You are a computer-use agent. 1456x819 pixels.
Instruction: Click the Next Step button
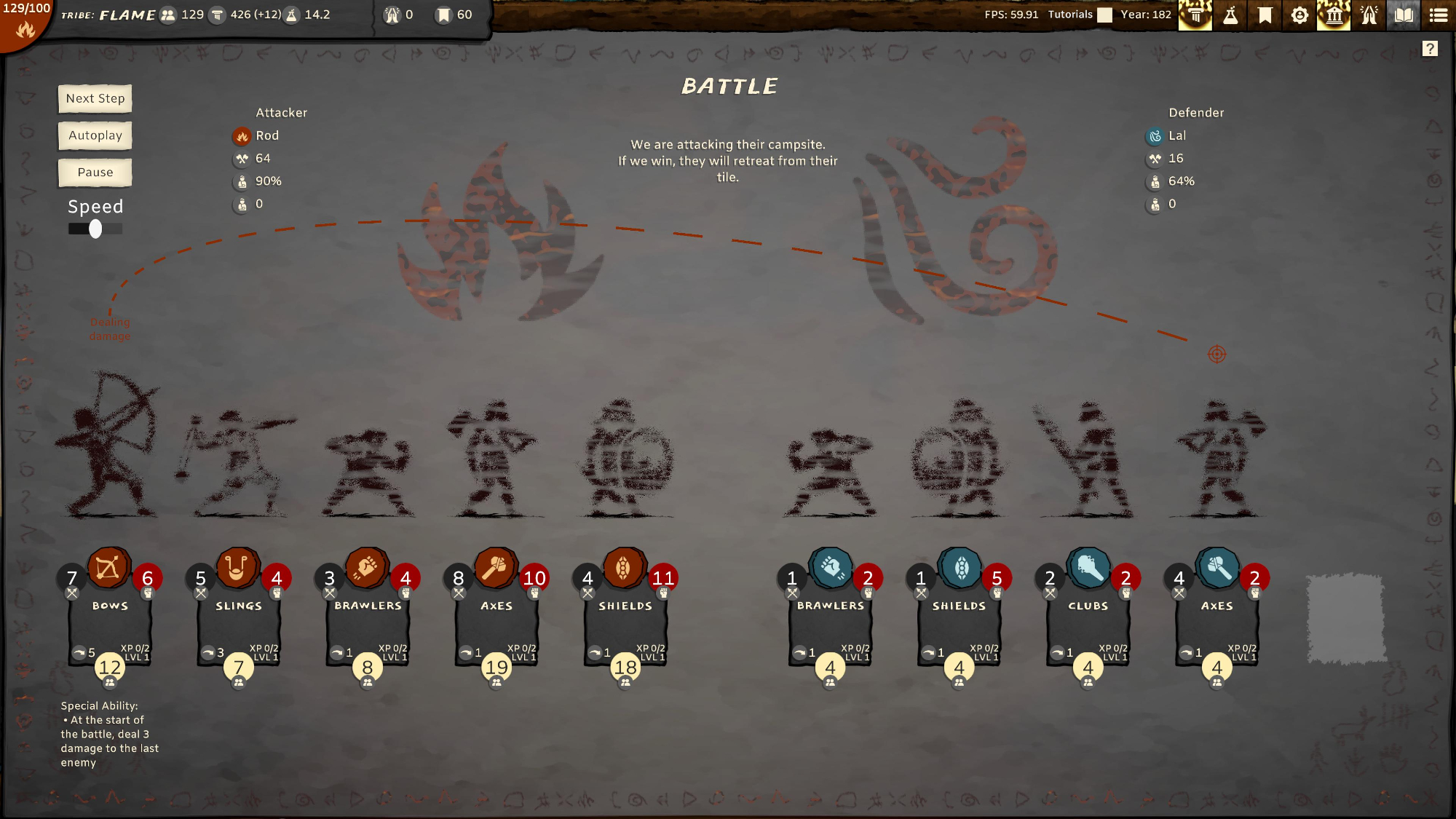[x=95, y=99]
